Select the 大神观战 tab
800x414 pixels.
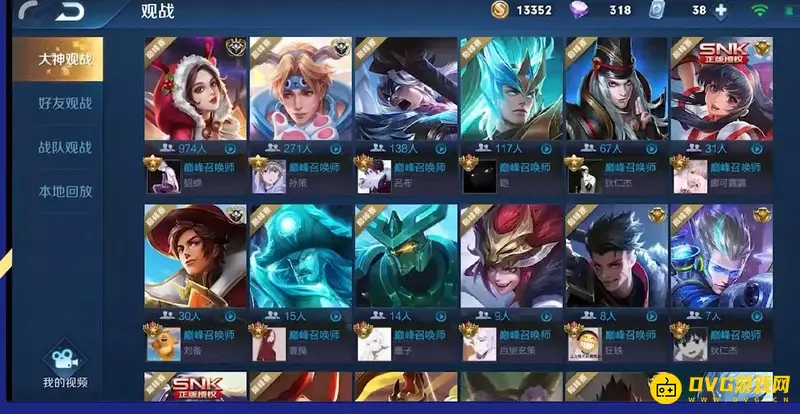64,59
